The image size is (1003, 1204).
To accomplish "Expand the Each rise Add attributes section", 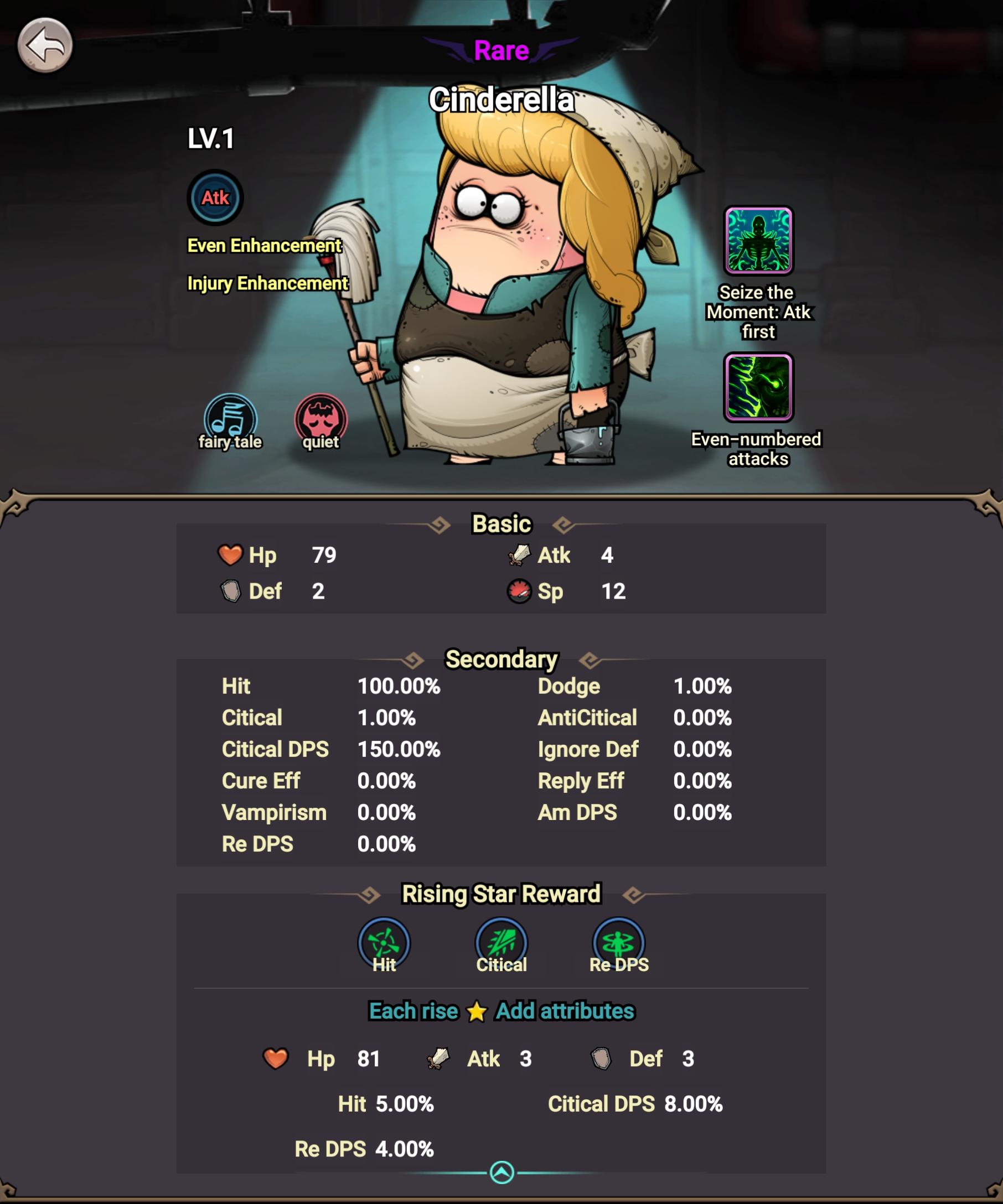I will 501,1011.
